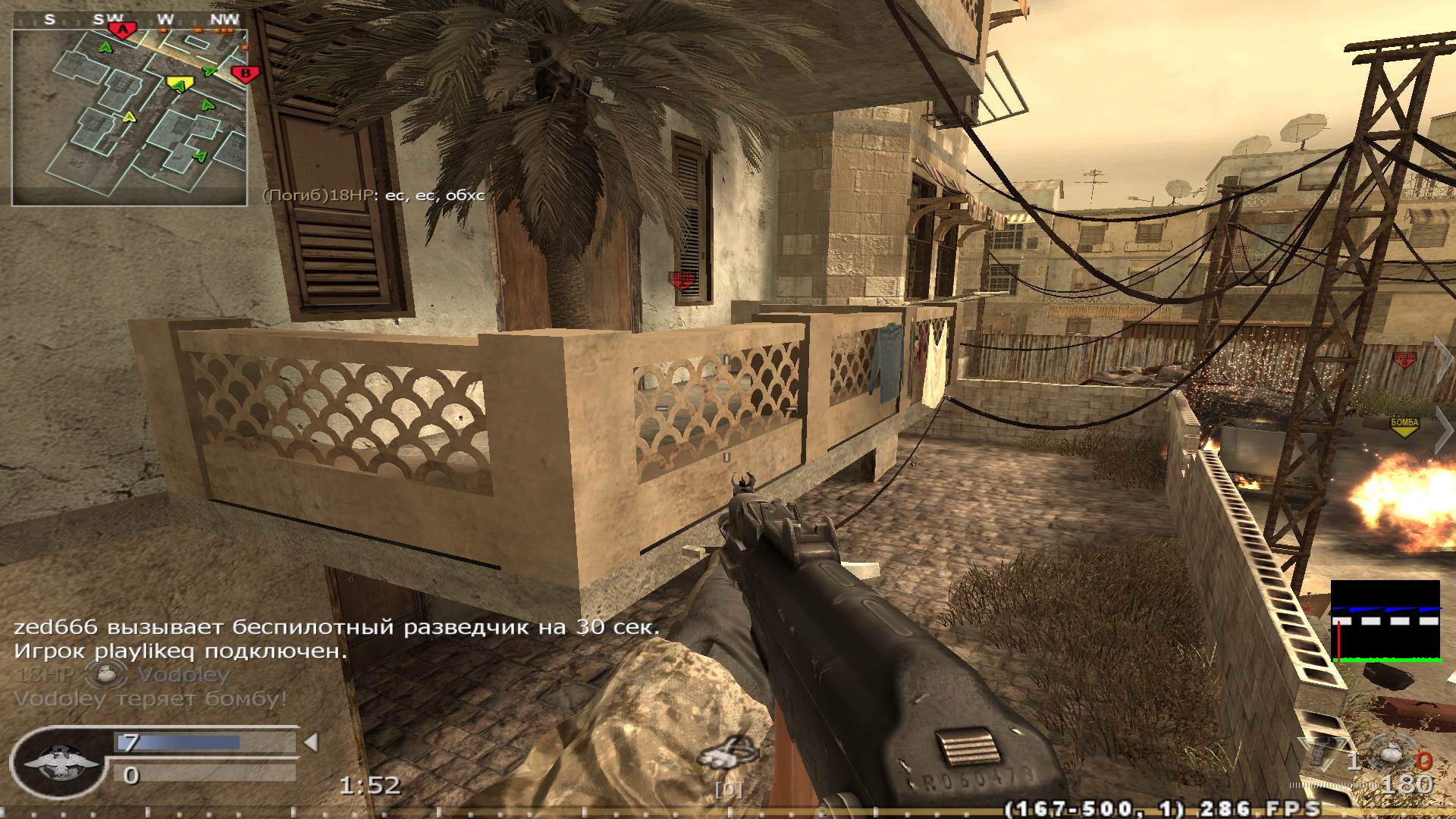Click objective marker B on the minimap
This screenshot has width=1456, height=819.
click(244, 73)
